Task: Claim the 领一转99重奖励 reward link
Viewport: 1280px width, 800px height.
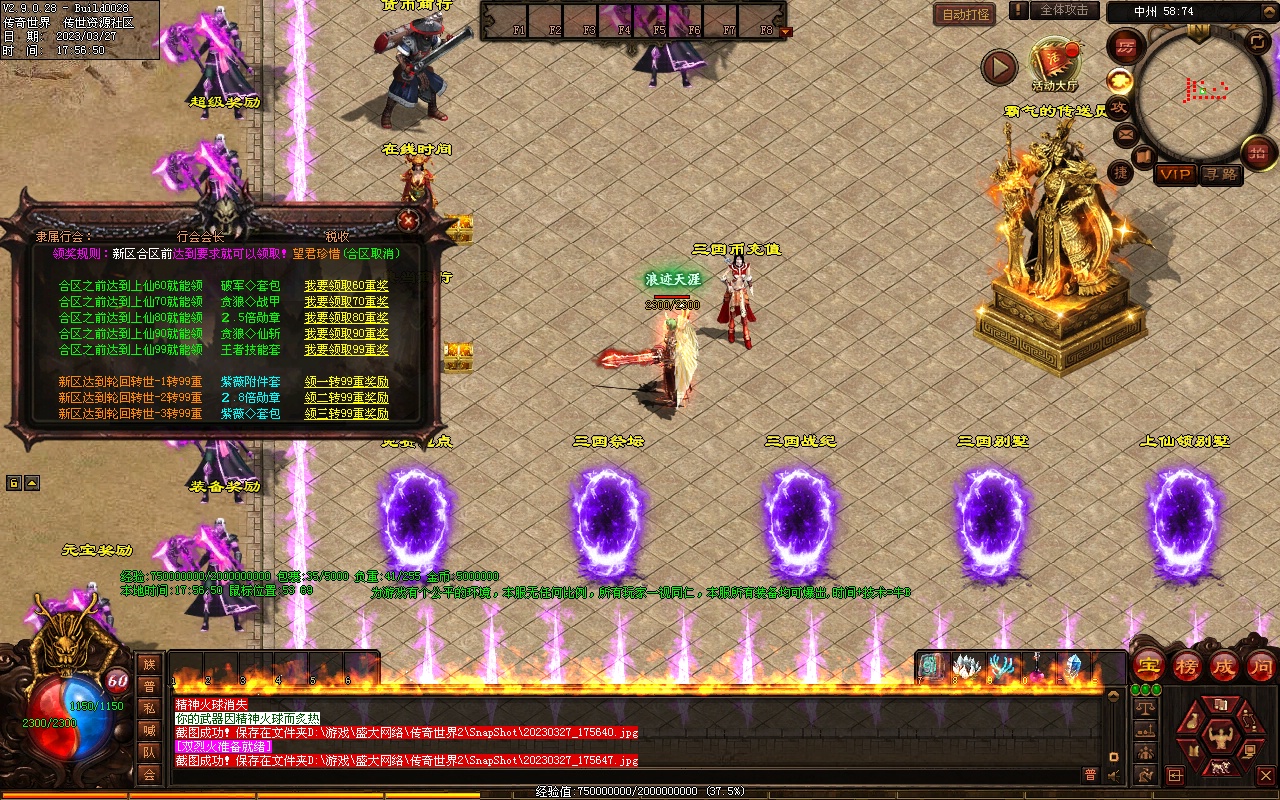Action: (x=346, y=382)
